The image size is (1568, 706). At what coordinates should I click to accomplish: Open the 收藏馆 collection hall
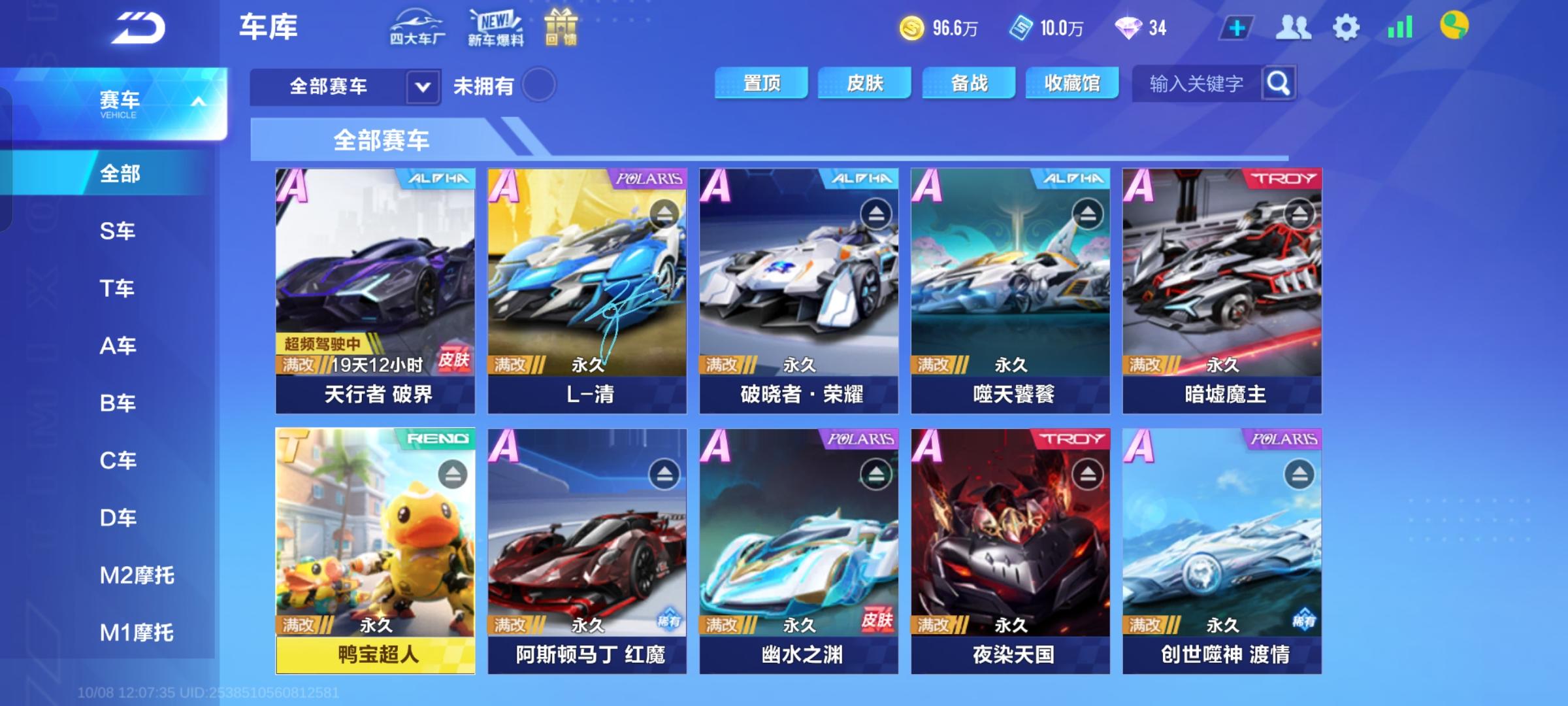[1071, 84]
